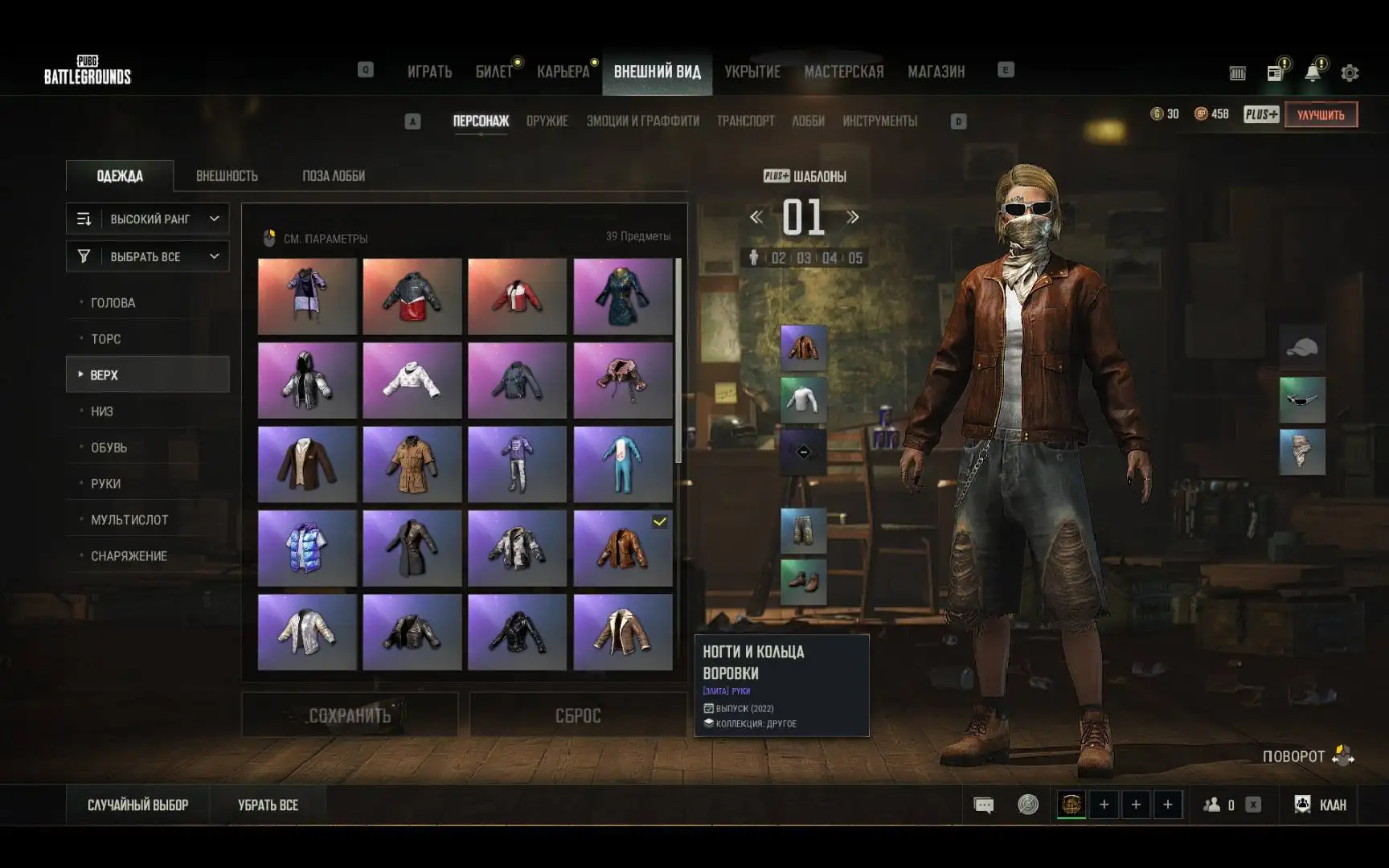Save the outfit with СОХРАНИТЬ
This screenshot has width=1389, height=868.
pos(350,715)
